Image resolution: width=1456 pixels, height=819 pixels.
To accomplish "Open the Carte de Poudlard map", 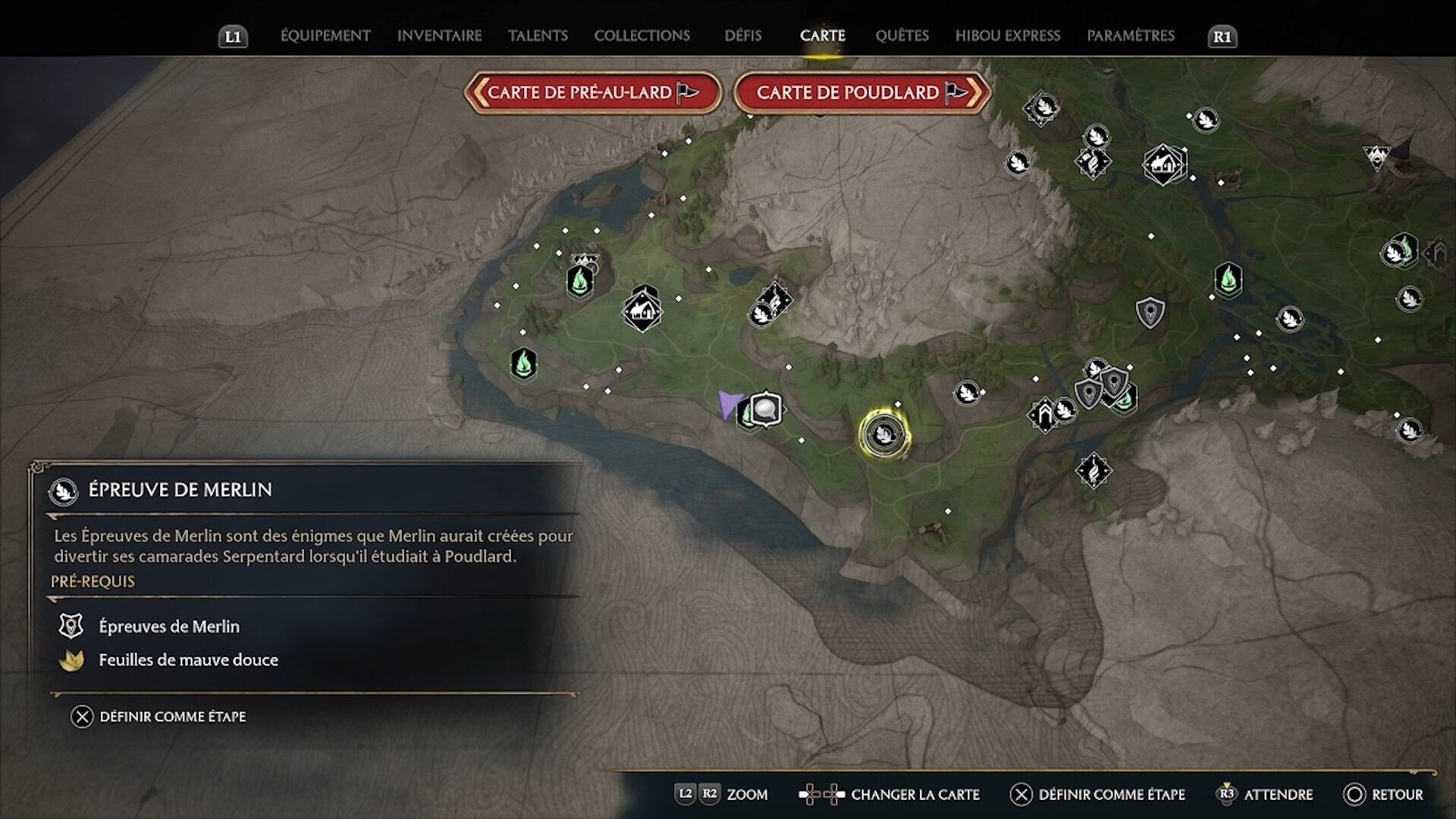I will point(861,93).
